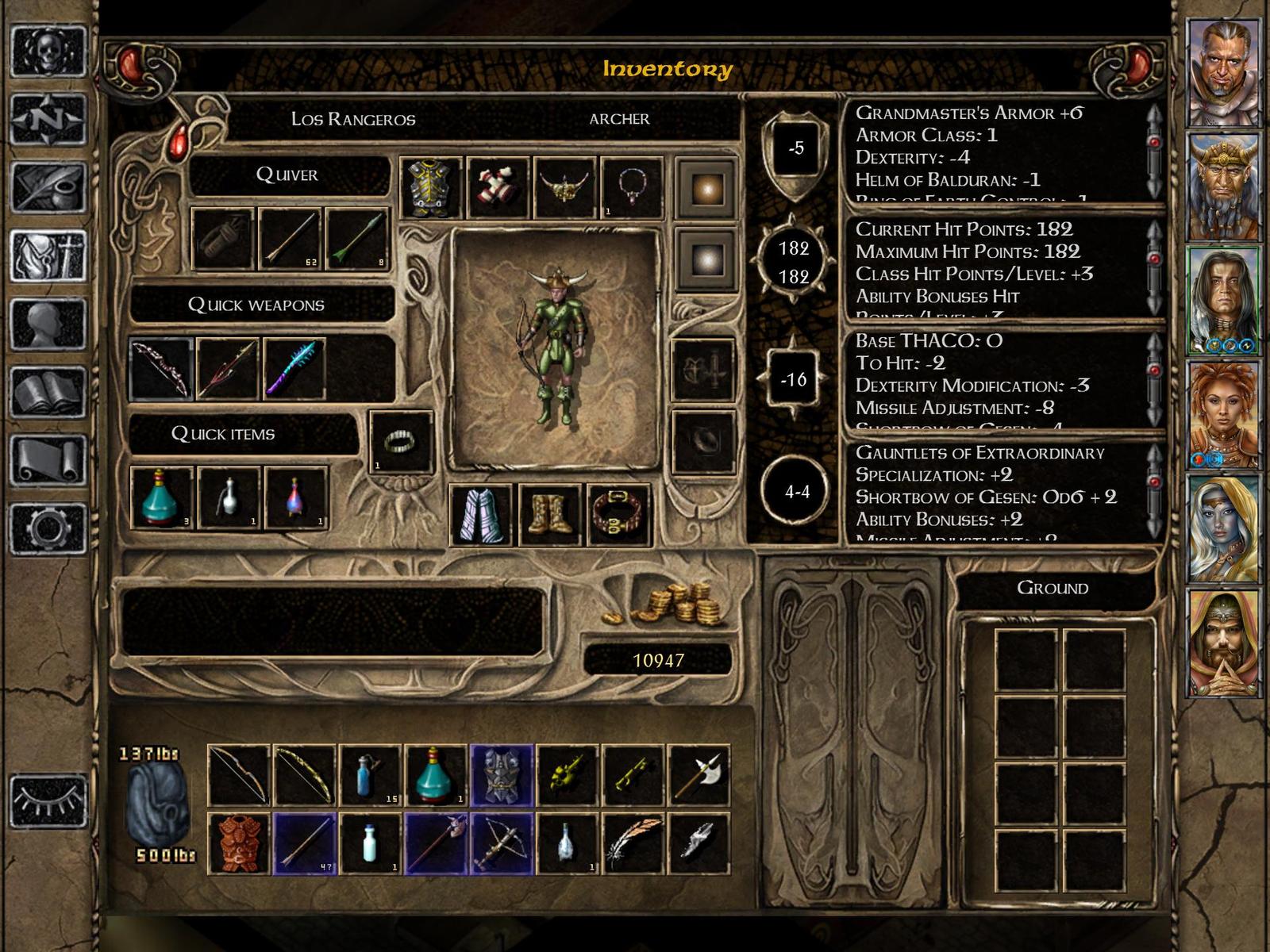Select the hooded wizard party portrait
The width and height of the screenshot is (1270, 952).
coord(1223,643)
